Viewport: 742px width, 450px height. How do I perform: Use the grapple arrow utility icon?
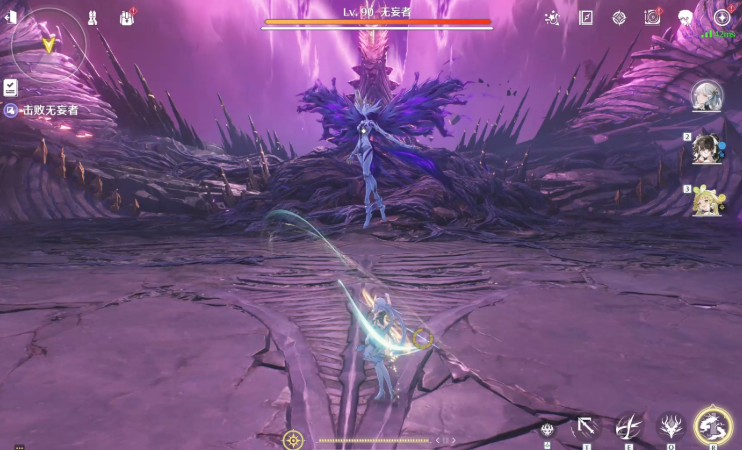[585, 428]
